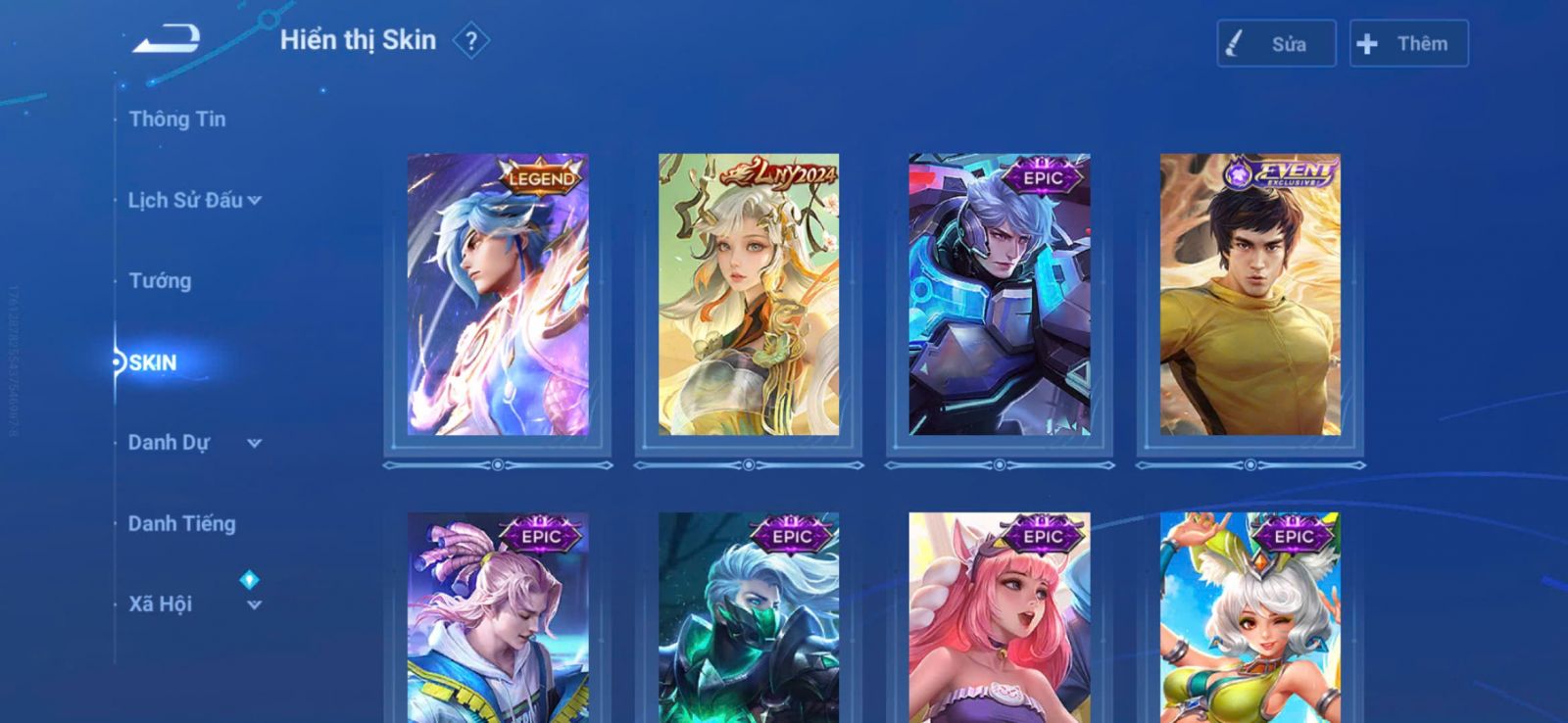The image size is (1568, 723).
Task: Click the Thêm add button
Action: click(1408, 44)
